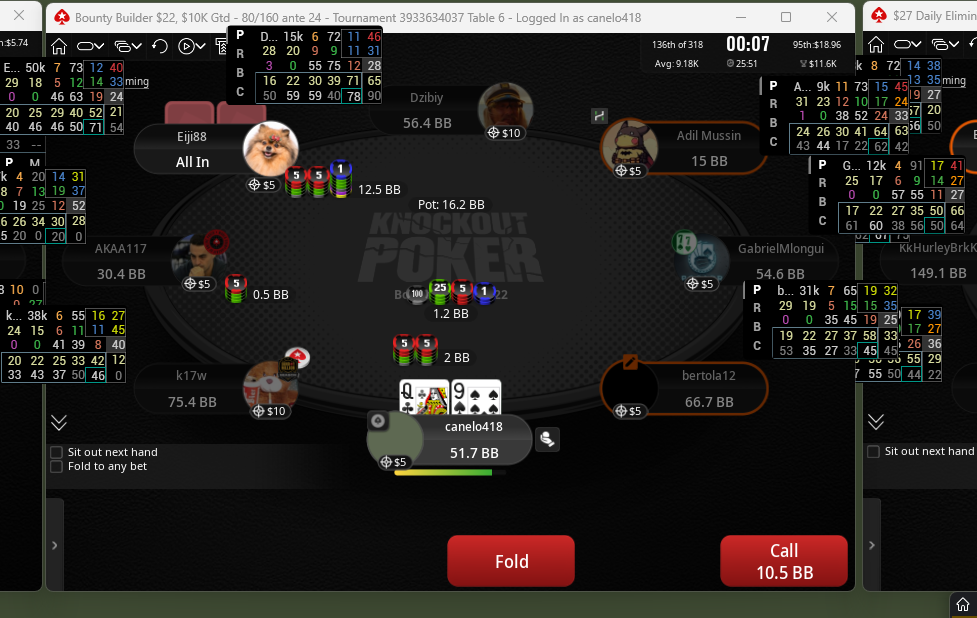
Task: Open the lobby home icon in the table toolbar
Action: pos(59,46)
